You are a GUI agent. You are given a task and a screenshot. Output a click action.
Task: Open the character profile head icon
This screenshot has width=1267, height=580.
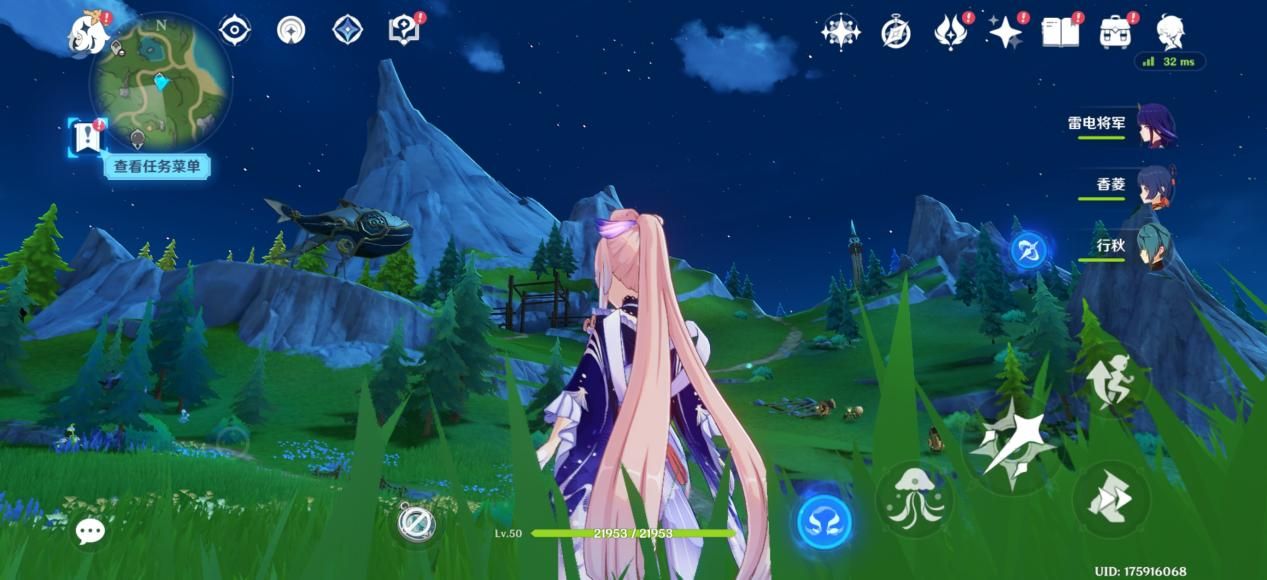coord(1170,33)
